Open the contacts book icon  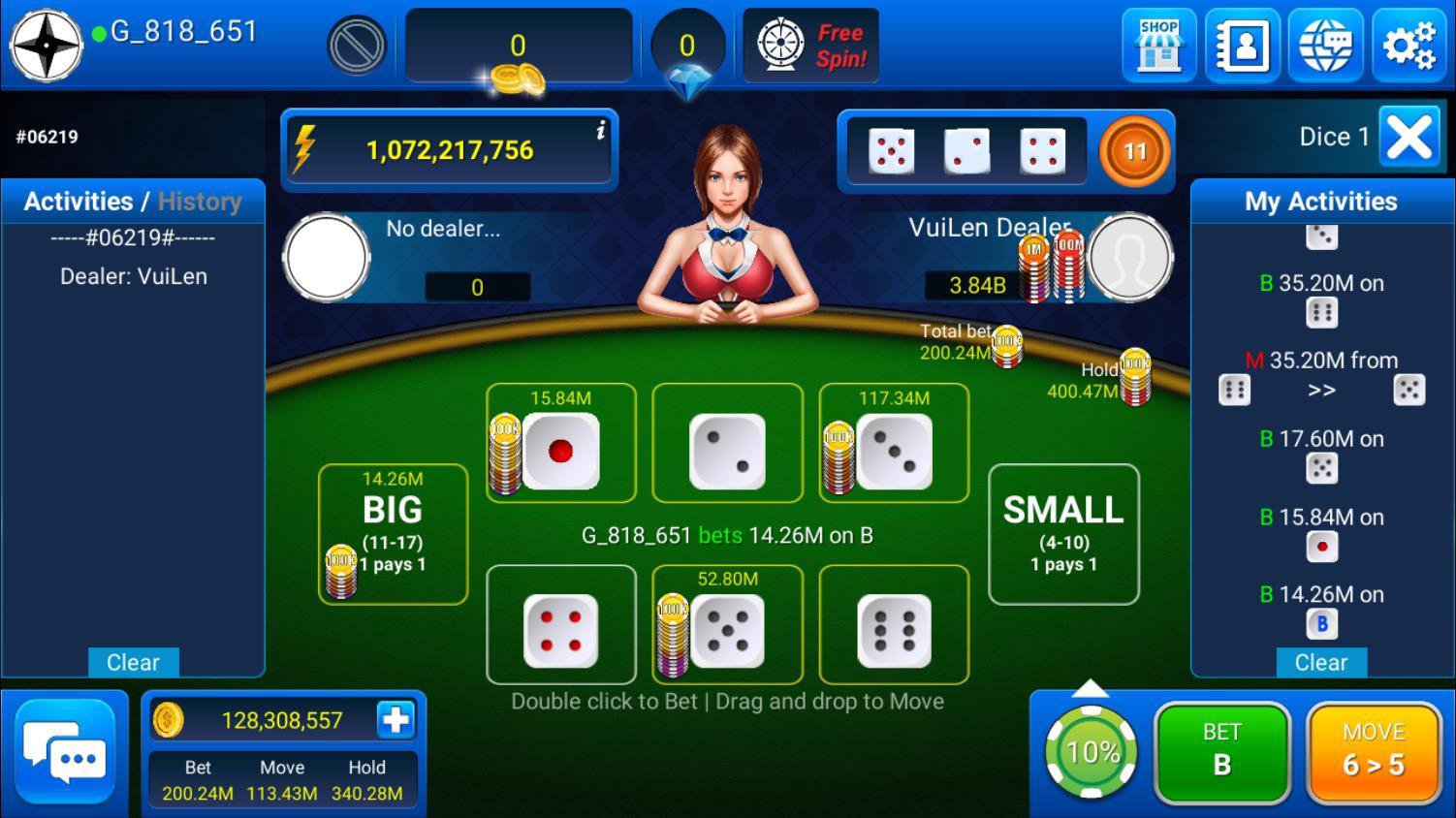[1242, 45]
